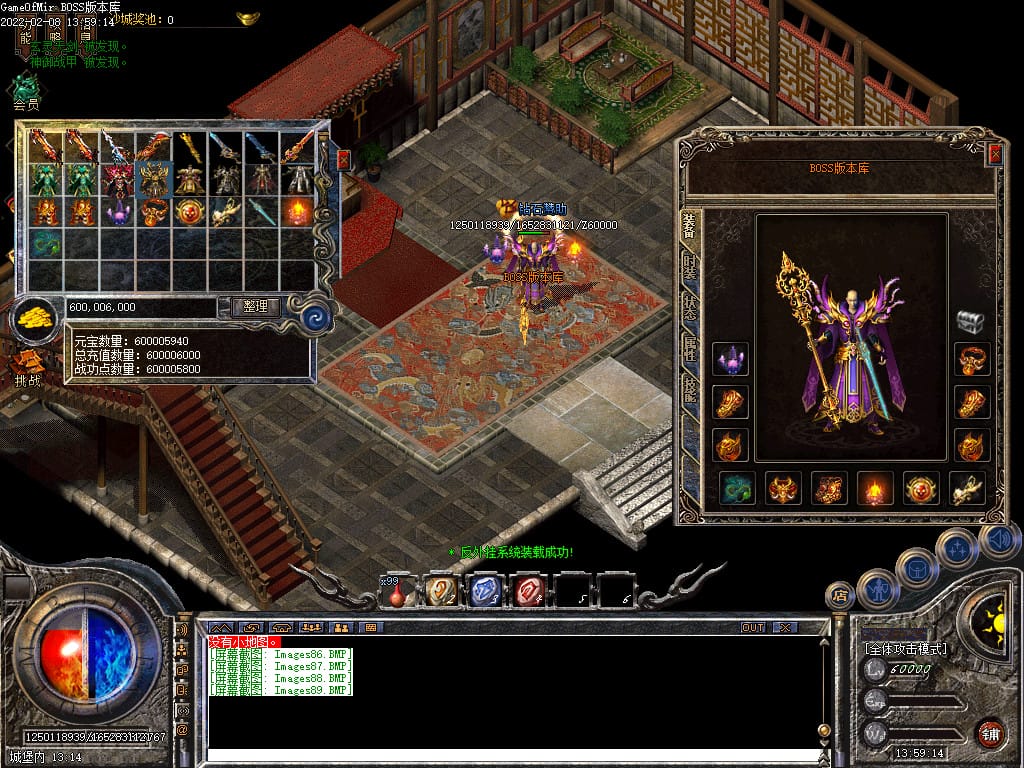The image size is (1024, 768).
Task: Click the gold ingot currency icon
Action: click(36, 318)
